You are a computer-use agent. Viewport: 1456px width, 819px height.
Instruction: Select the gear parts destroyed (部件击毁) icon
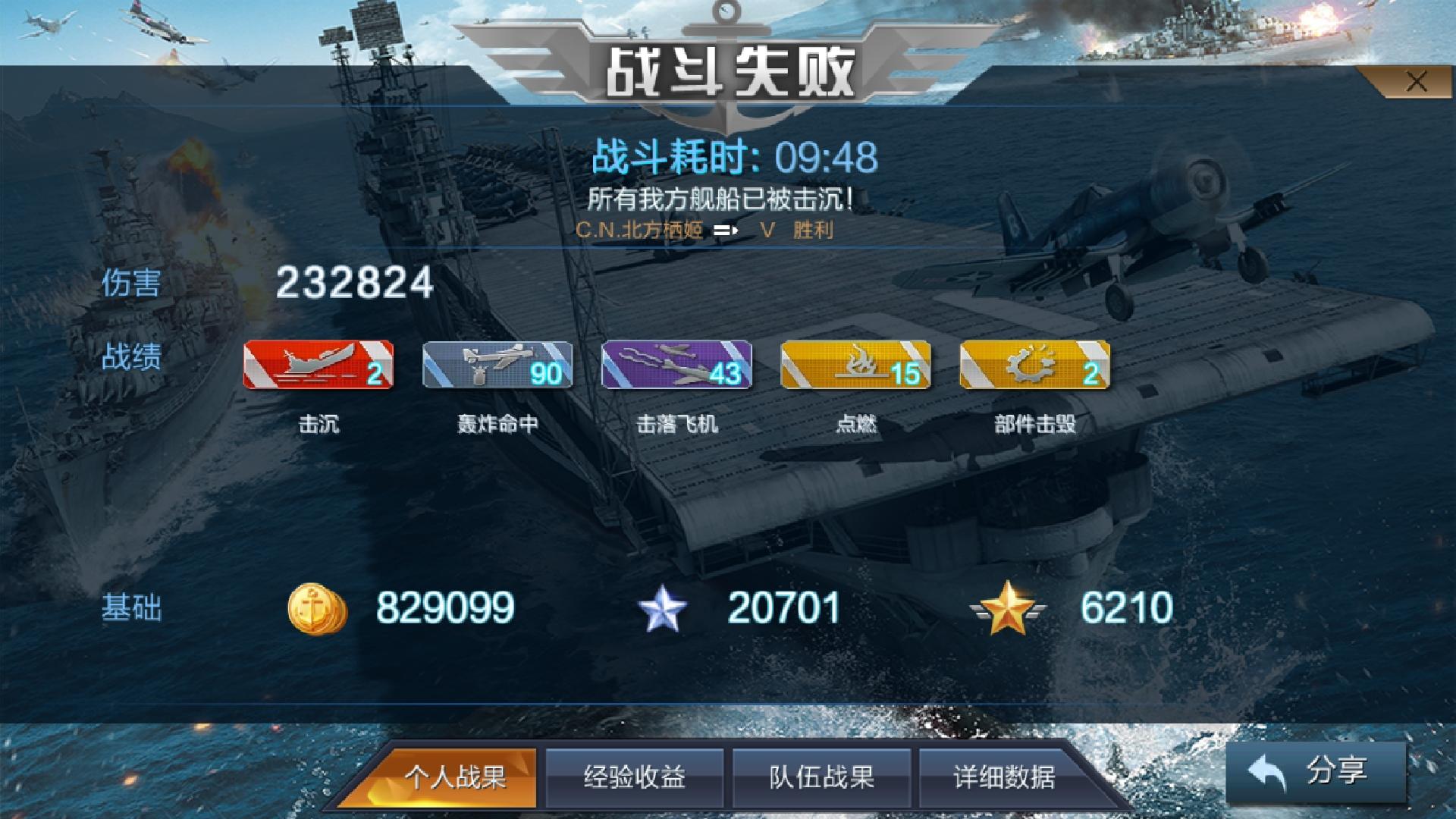(x=1037, y=366)
